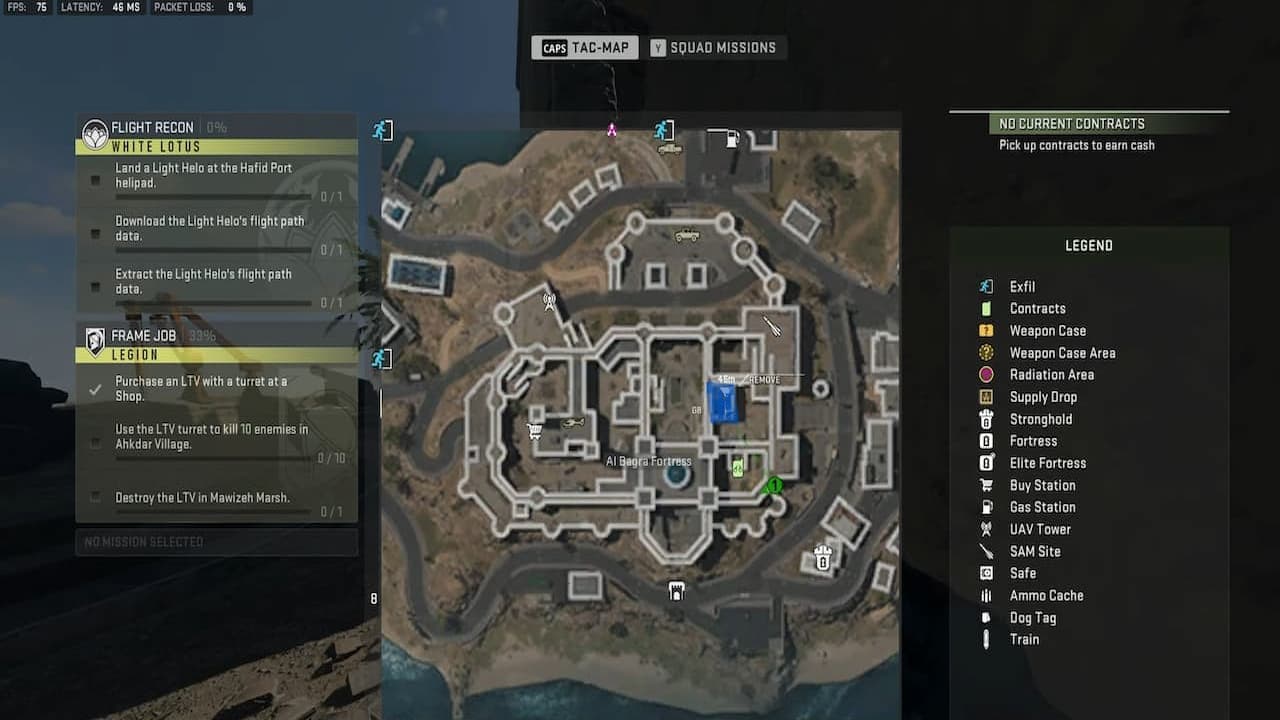Select the Buy Station shopping cart icon
The height and width of the screenshot is (720, 1280).
533,430
